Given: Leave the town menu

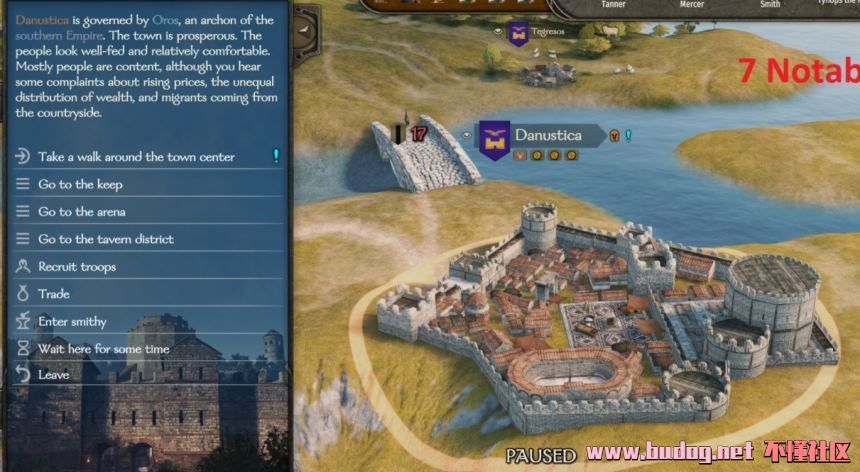Looking at the screenshot, I should [54, 375].
